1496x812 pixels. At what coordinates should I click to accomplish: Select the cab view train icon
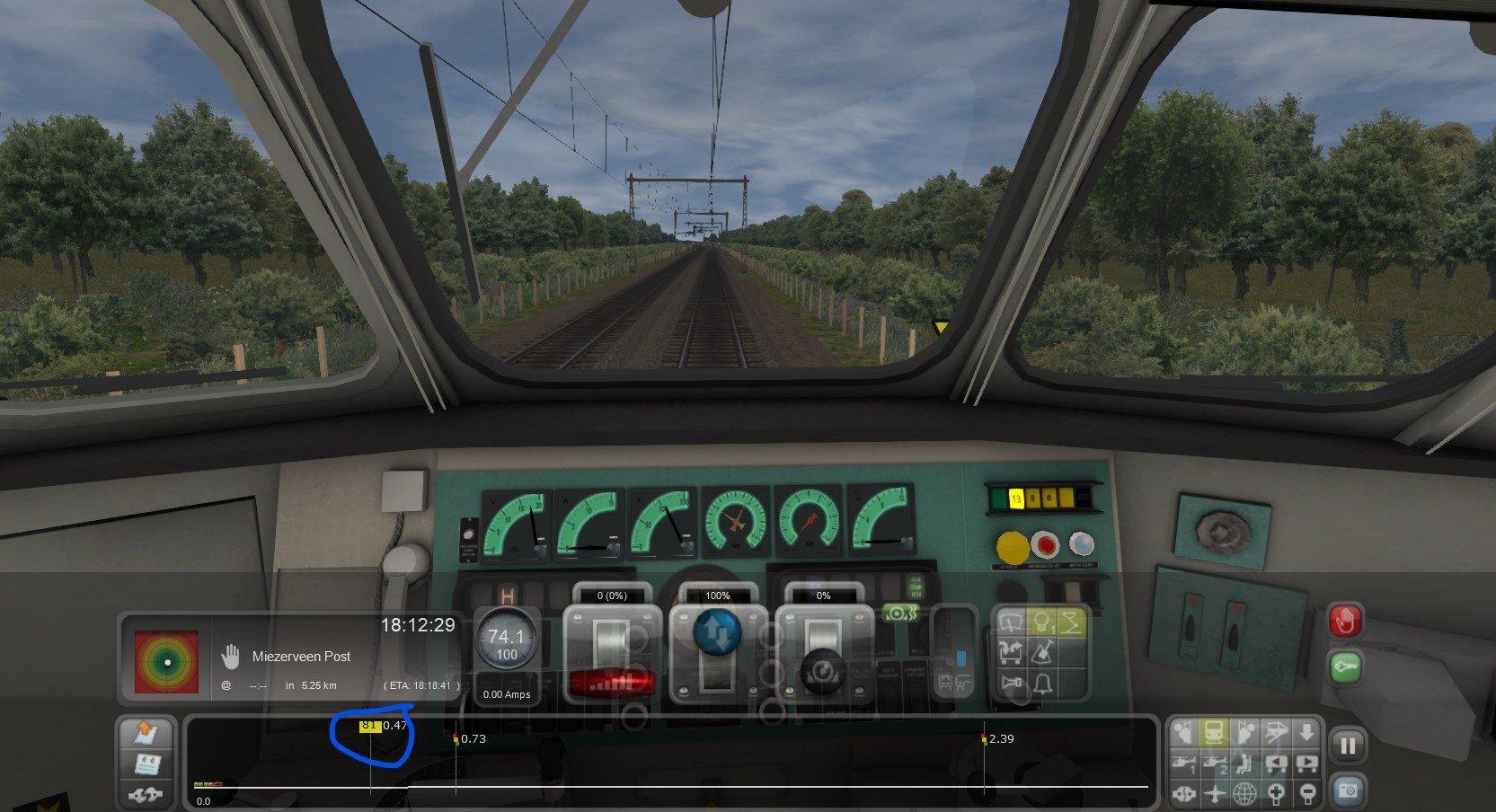(1214, 733)
